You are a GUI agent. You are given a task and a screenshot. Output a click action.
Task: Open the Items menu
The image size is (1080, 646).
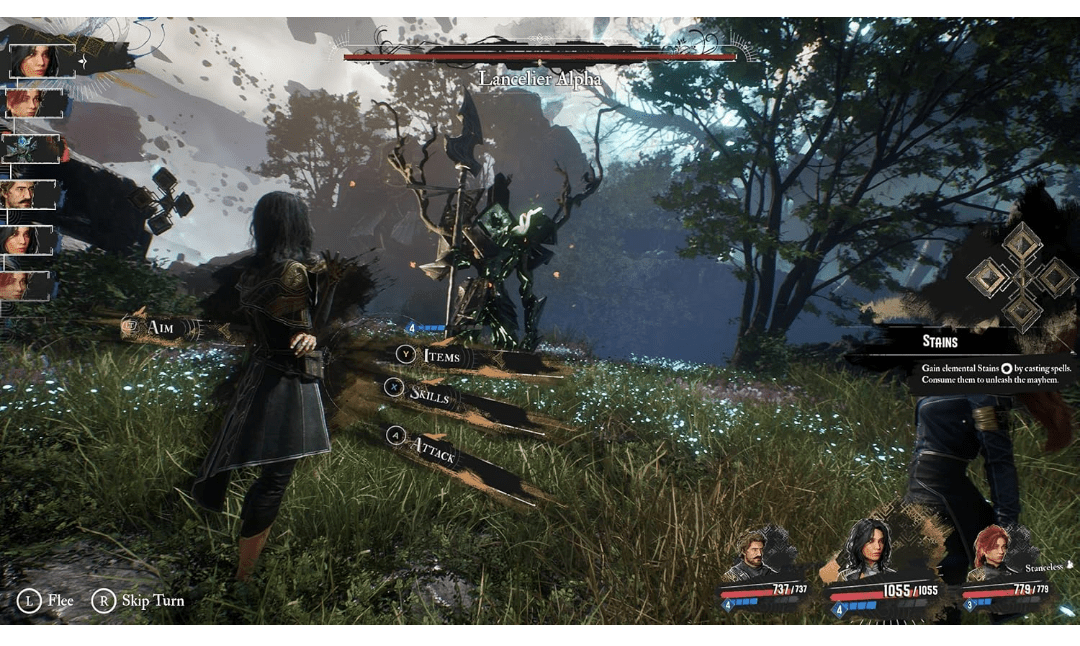tap(440, 355)
